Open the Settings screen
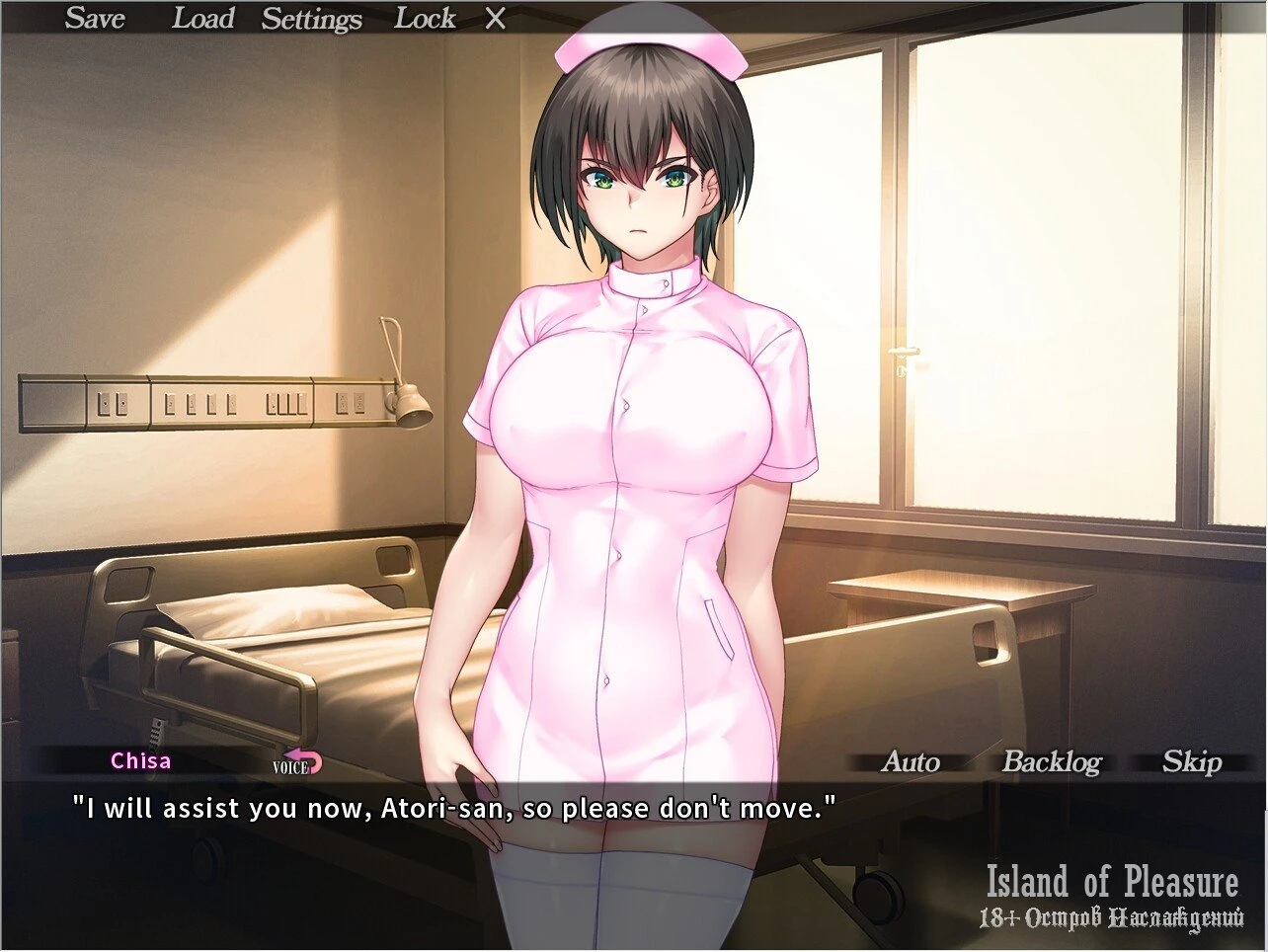Viewport: 1268px width, 952px height. [311, 19]
